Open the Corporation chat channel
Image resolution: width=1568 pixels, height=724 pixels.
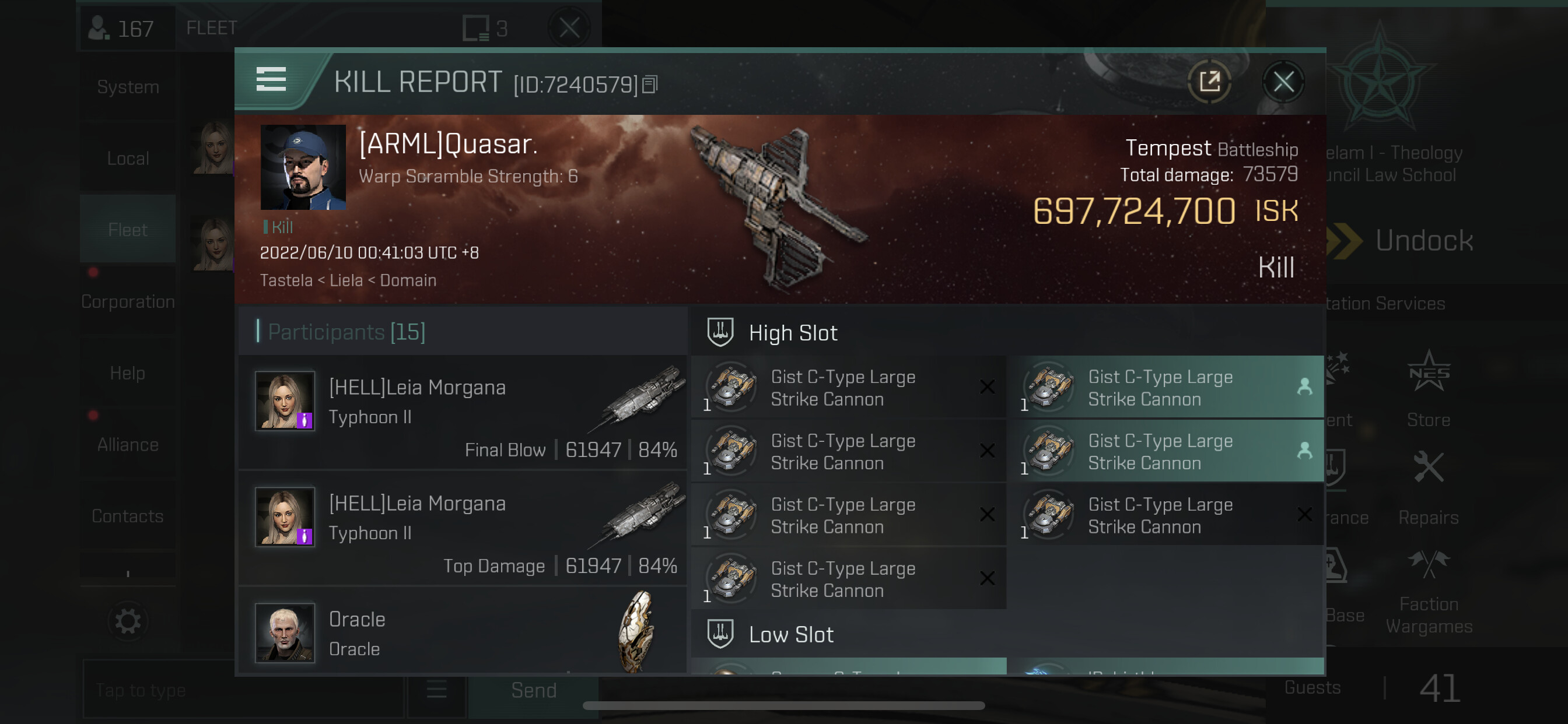coord(128,302)
